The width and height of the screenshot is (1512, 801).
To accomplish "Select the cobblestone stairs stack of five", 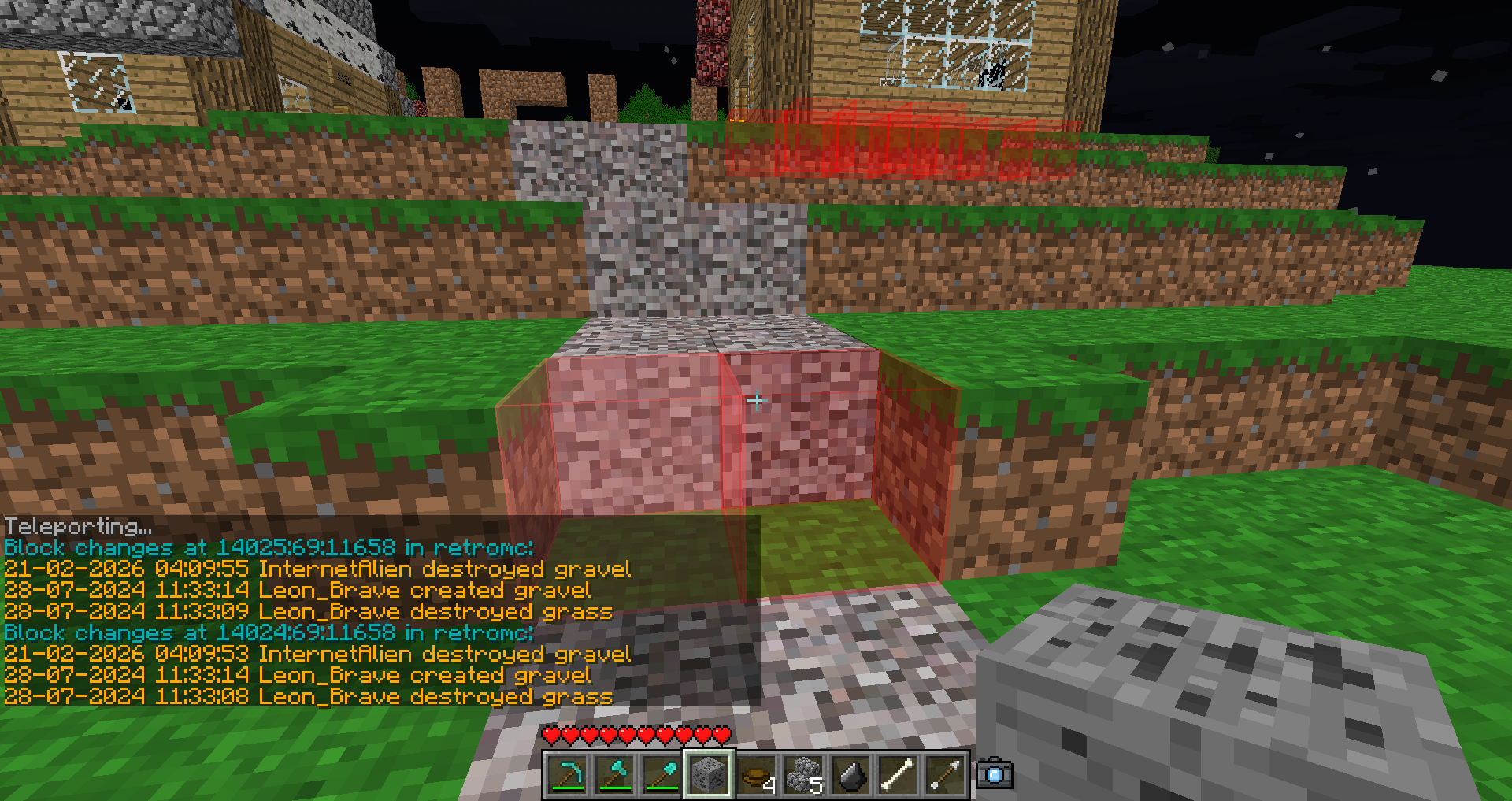I will pyautogui.click(x=803, y=775).
